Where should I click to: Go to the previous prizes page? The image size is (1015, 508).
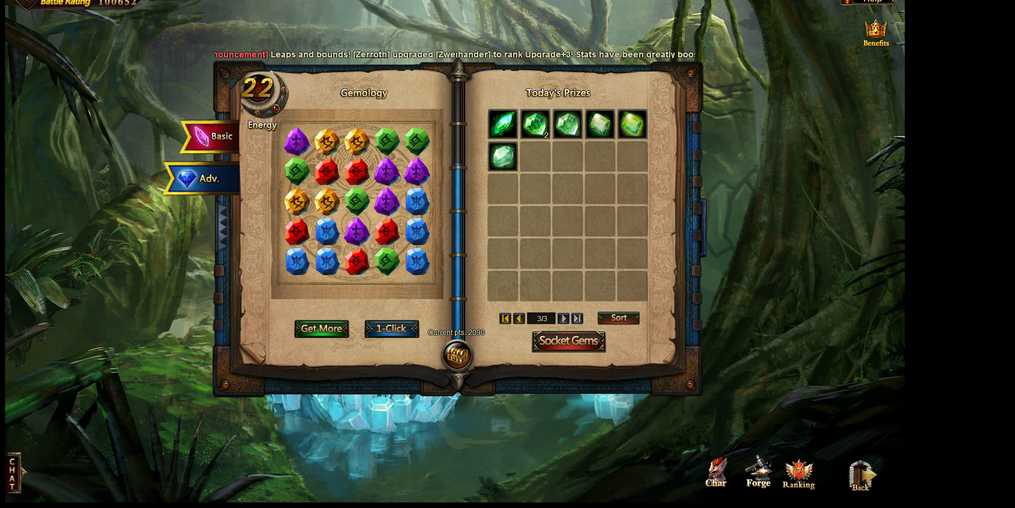[x=519, y=319]
